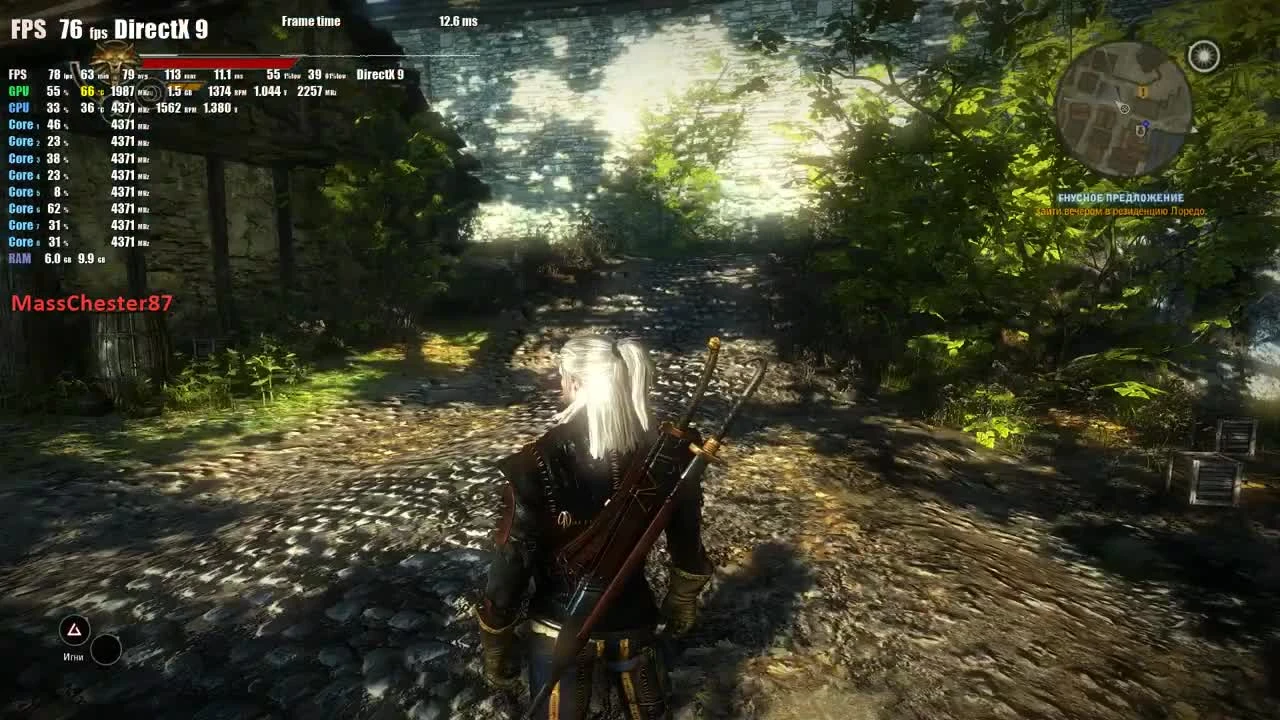Image resolution: width=1280 pixels, height=720 pixels.
Task: Click the quest title ГНУСНОЕ ПРЕДЛОЖЕНИЕ
Action: click(1120, 197)
